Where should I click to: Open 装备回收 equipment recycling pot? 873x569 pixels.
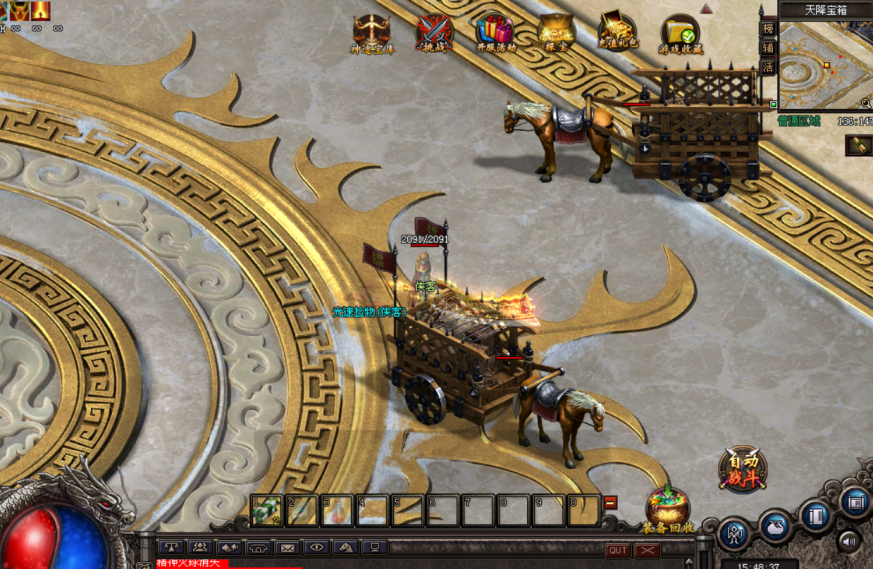[x=668, y=506]
